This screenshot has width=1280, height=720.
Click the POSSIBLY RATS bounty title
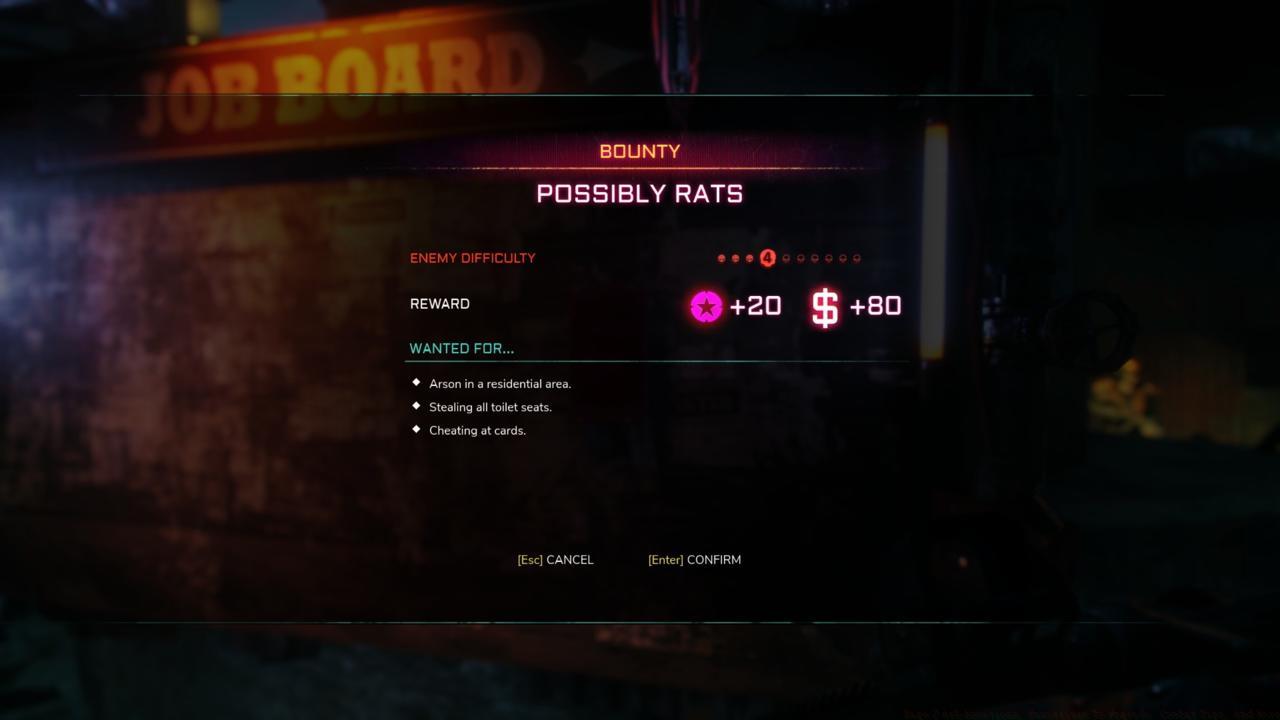click(639, 193)
